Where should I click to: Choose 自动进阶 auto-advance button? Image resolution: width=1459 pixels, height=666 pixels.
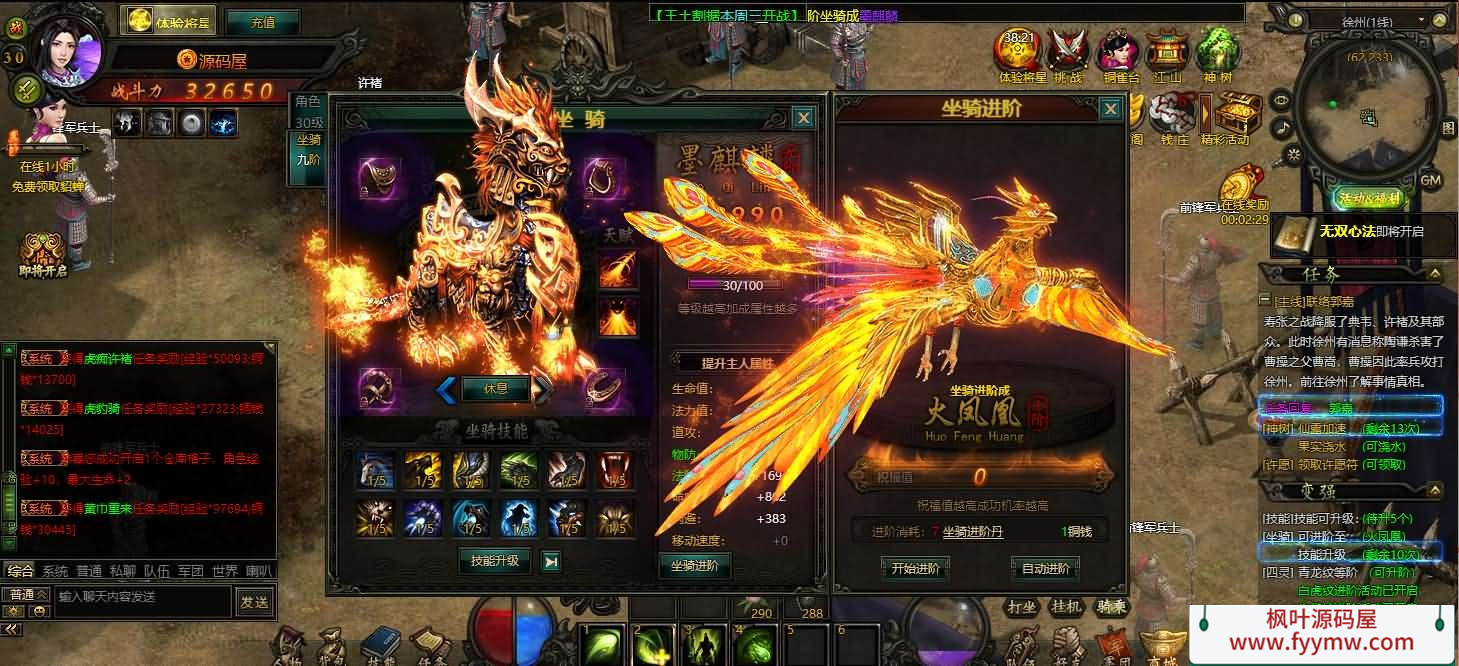[x=1045, y=569]
